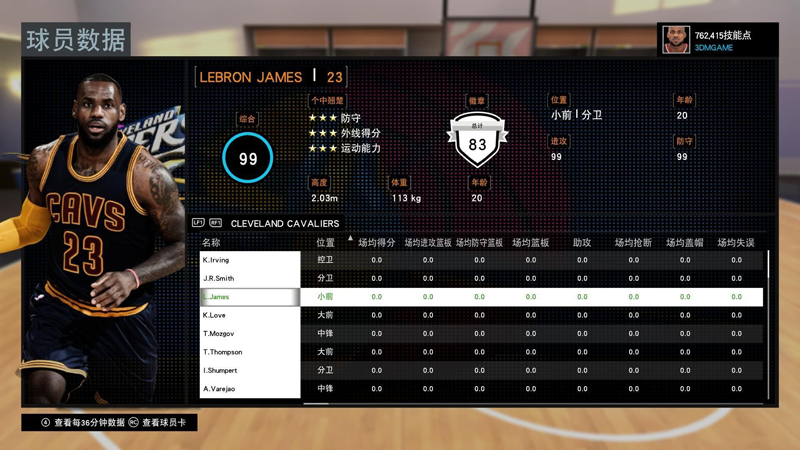Screen dimensions: 800x450
Task: Choose T.Thompson from the roster
Action: 250,352
